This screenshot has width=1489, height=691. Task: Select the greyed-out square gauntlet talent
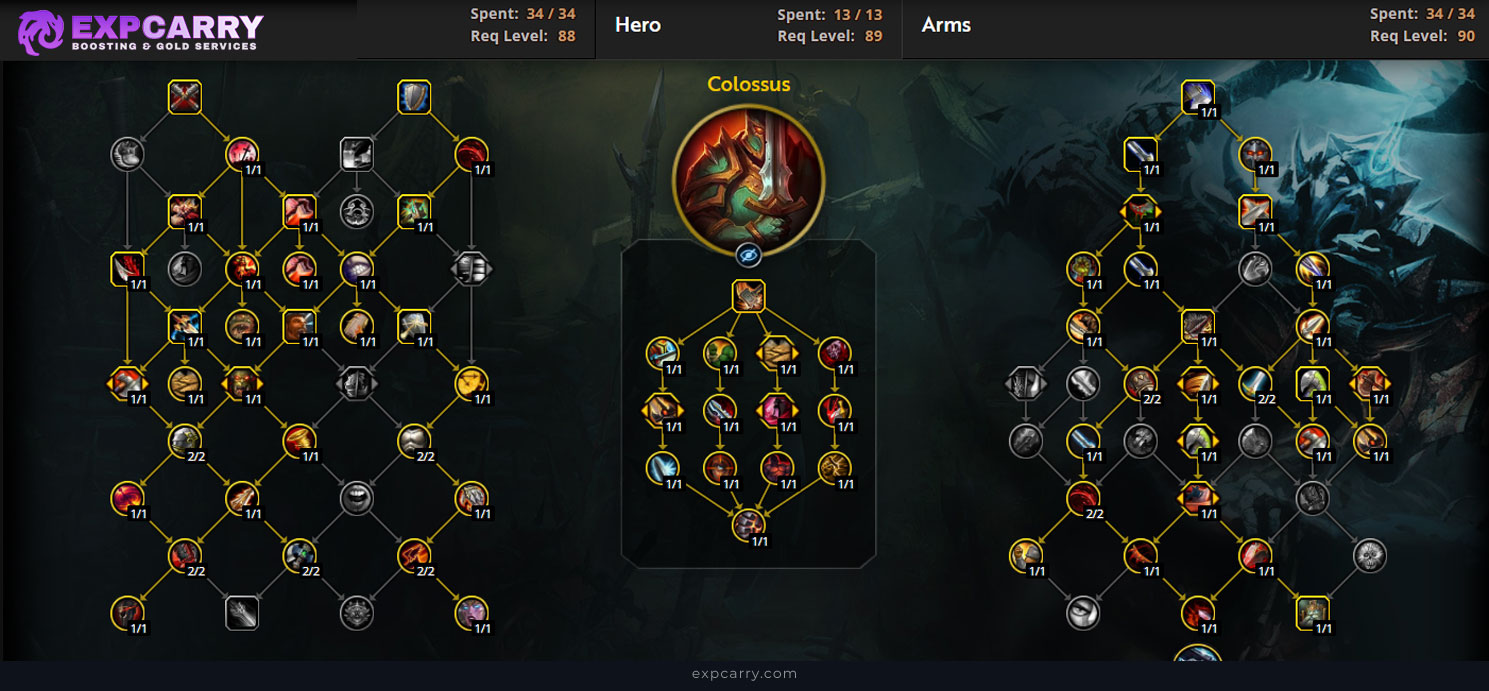pyautogui.click(x=242, y=612)
